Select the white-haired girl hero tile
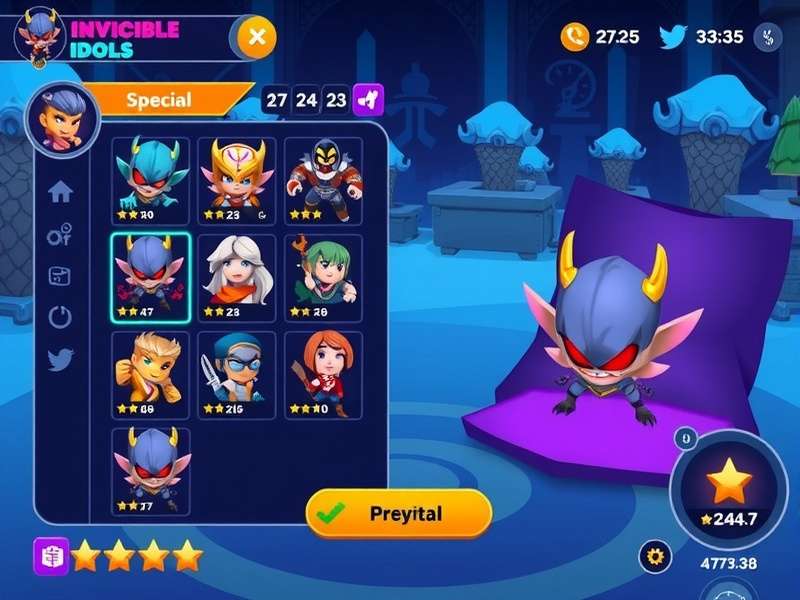 [x=237, y=278]
